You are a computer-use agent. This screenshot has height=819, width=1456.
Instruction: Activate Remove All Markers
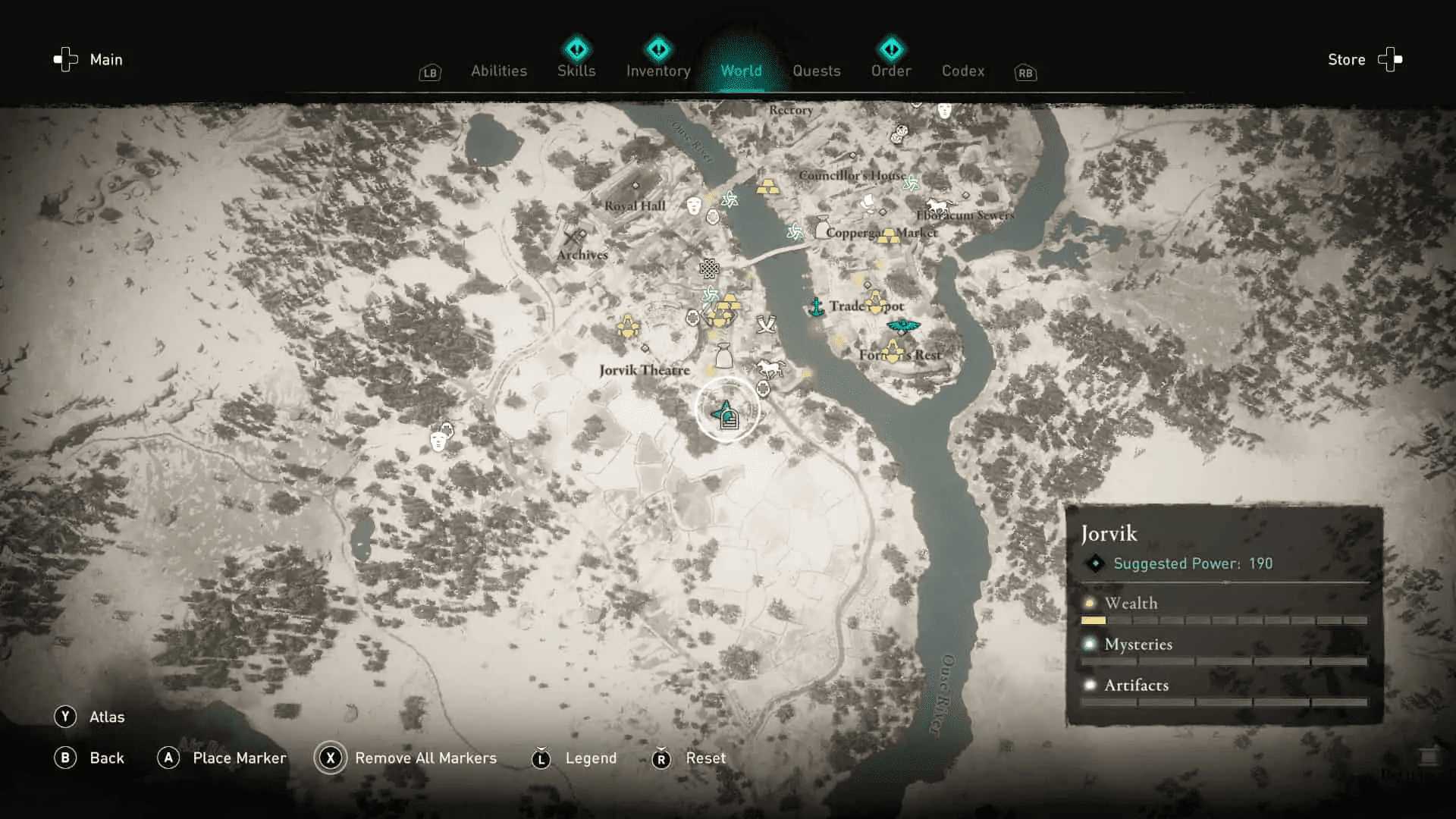coord(425,758)
